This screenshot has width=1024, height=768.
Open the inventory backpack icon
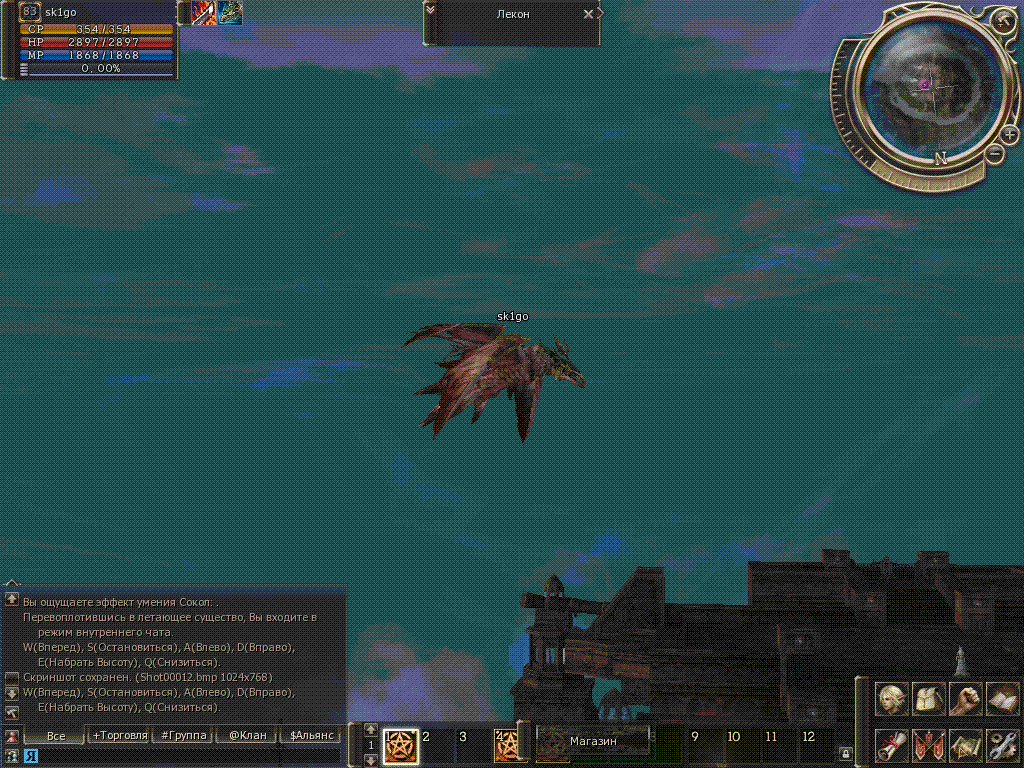929,699
